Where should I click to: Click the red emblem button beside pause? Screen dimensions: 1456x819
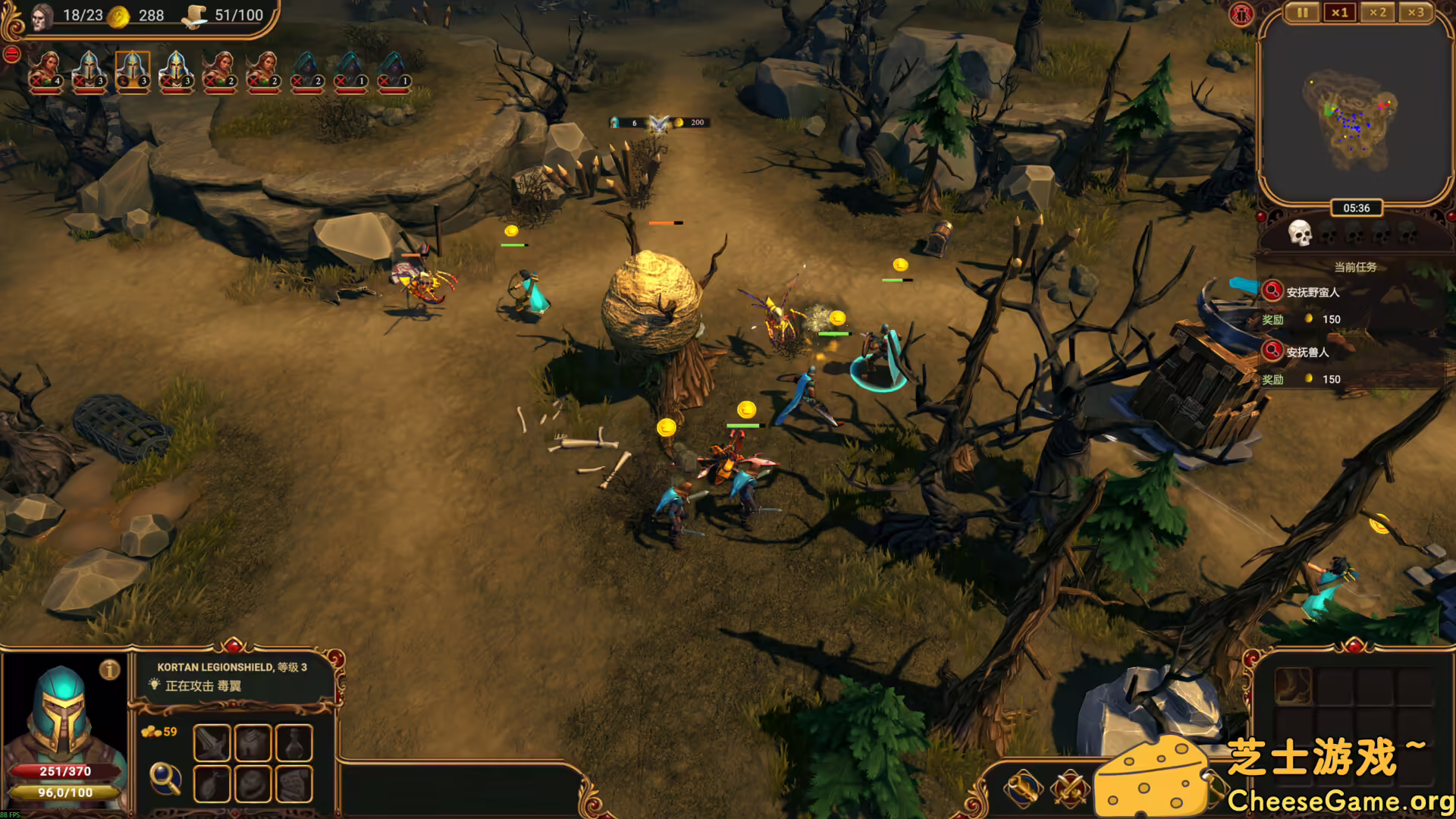click(1241, 14)
